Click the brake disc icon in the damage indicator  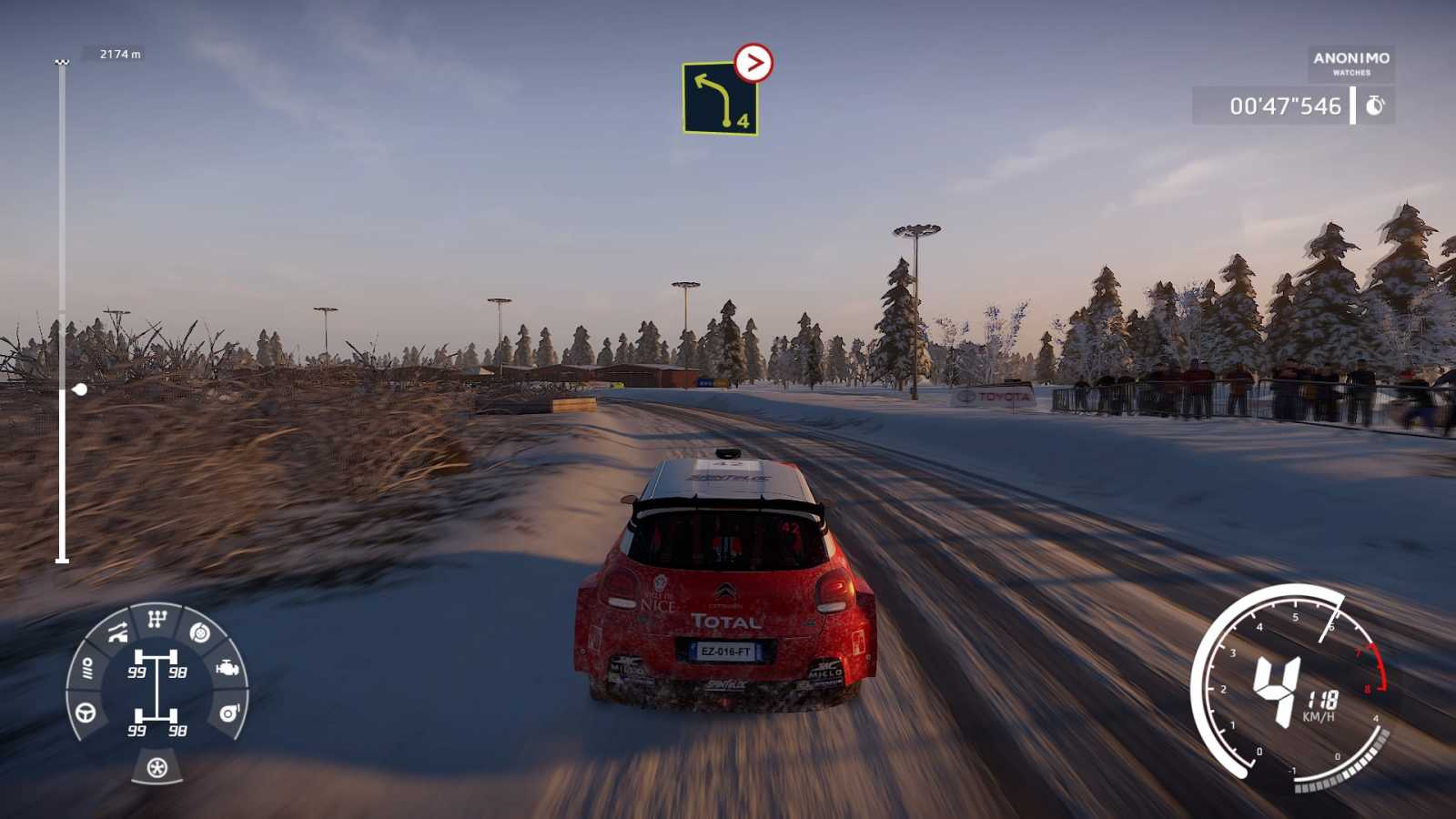[199, 633]
